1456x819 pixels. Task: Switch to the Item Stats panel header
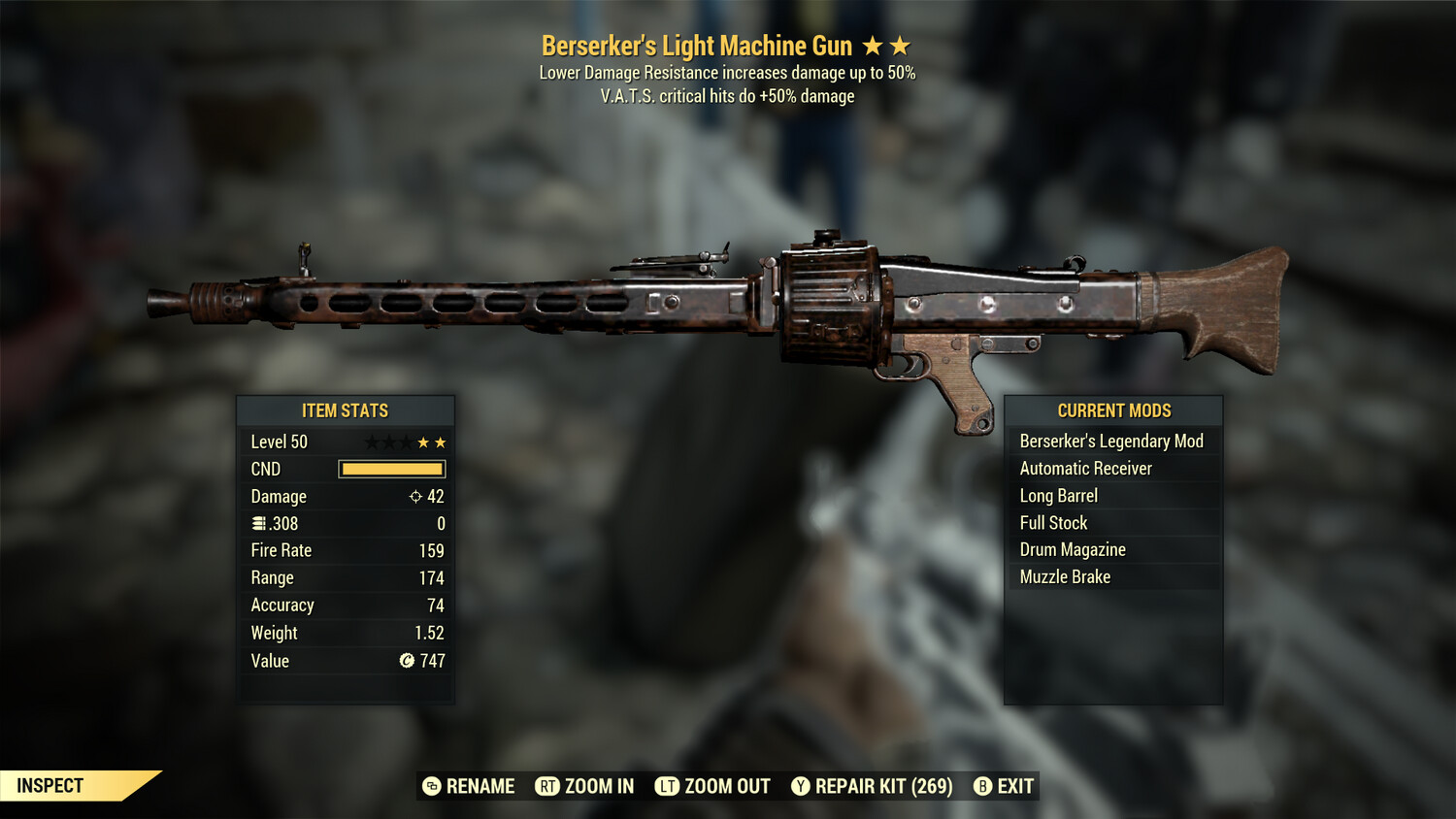tap(346, 410)
